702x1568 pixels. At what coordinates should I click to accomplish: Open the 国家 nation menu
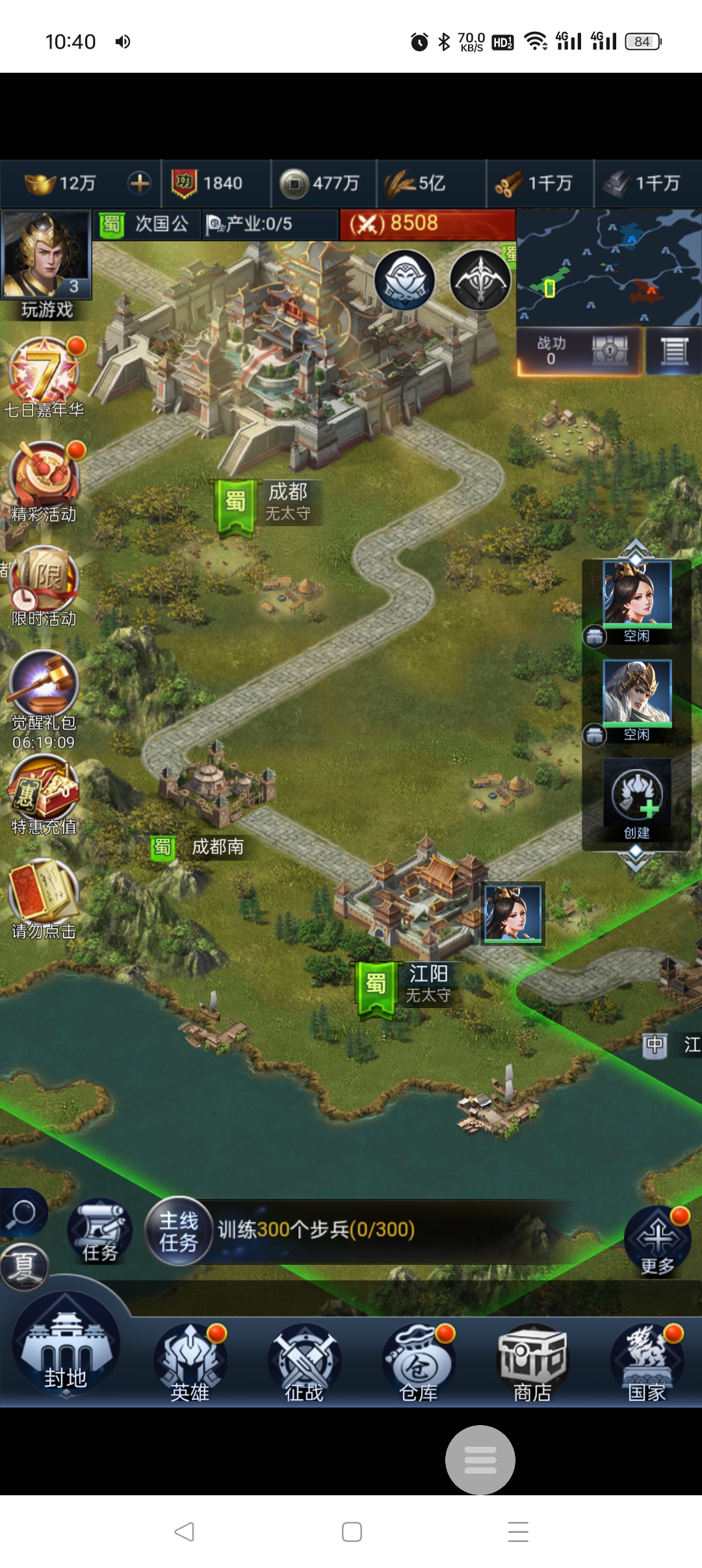647,1362
